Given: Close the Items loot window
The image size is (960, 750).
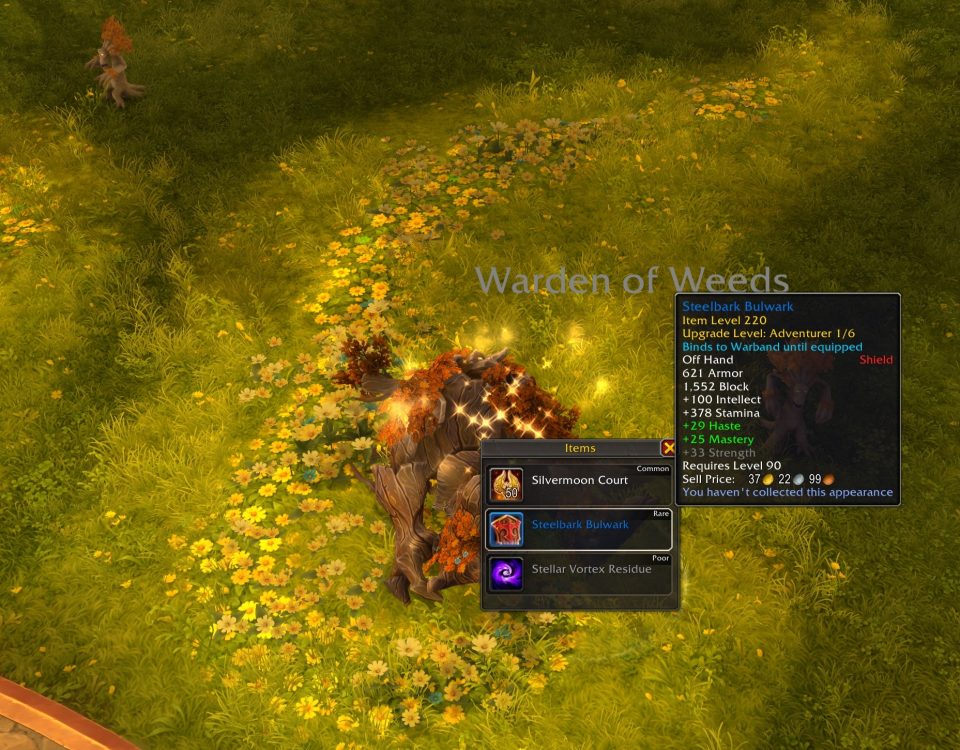Looking at the screenshot, I should click(x=668, y=449).
